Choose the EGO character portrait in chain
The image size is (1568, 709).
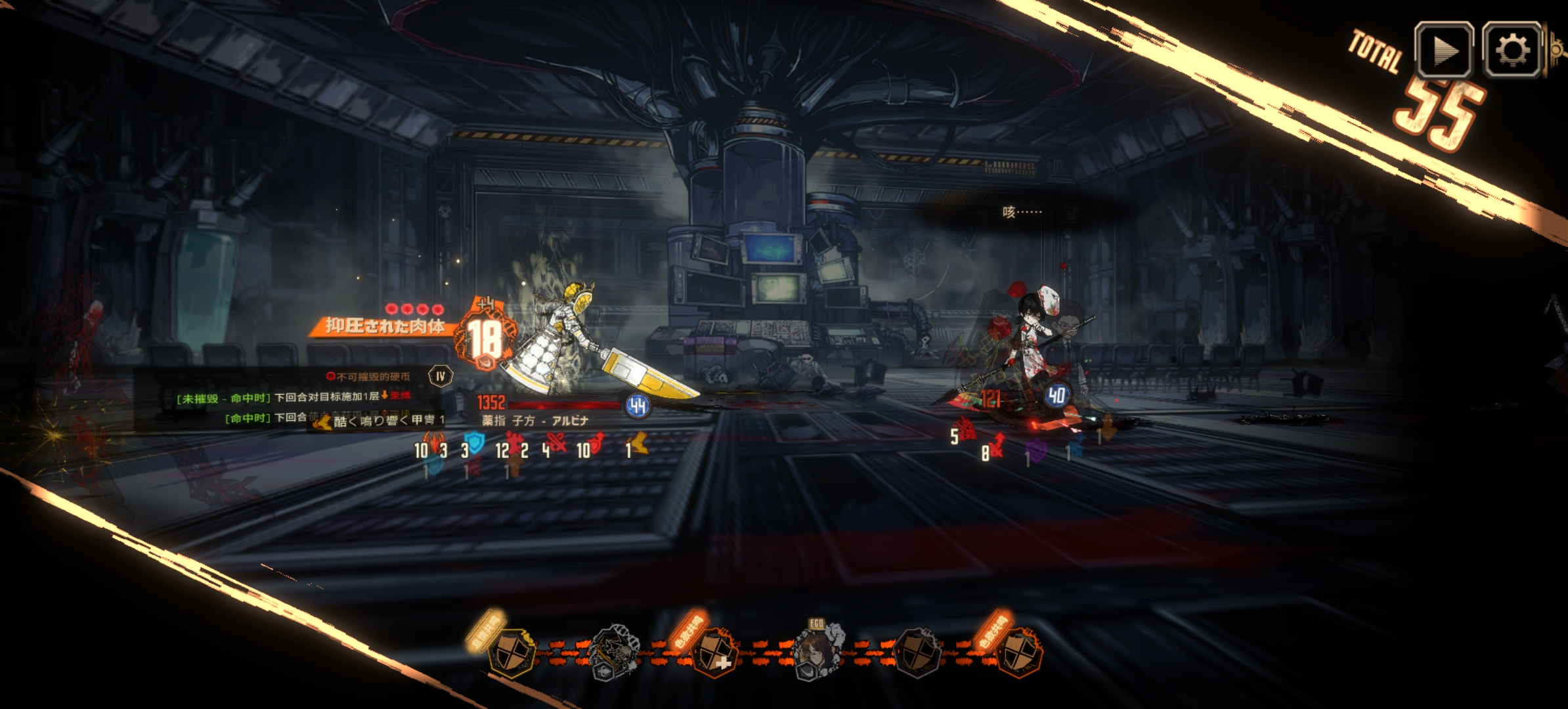click(817, 651)
